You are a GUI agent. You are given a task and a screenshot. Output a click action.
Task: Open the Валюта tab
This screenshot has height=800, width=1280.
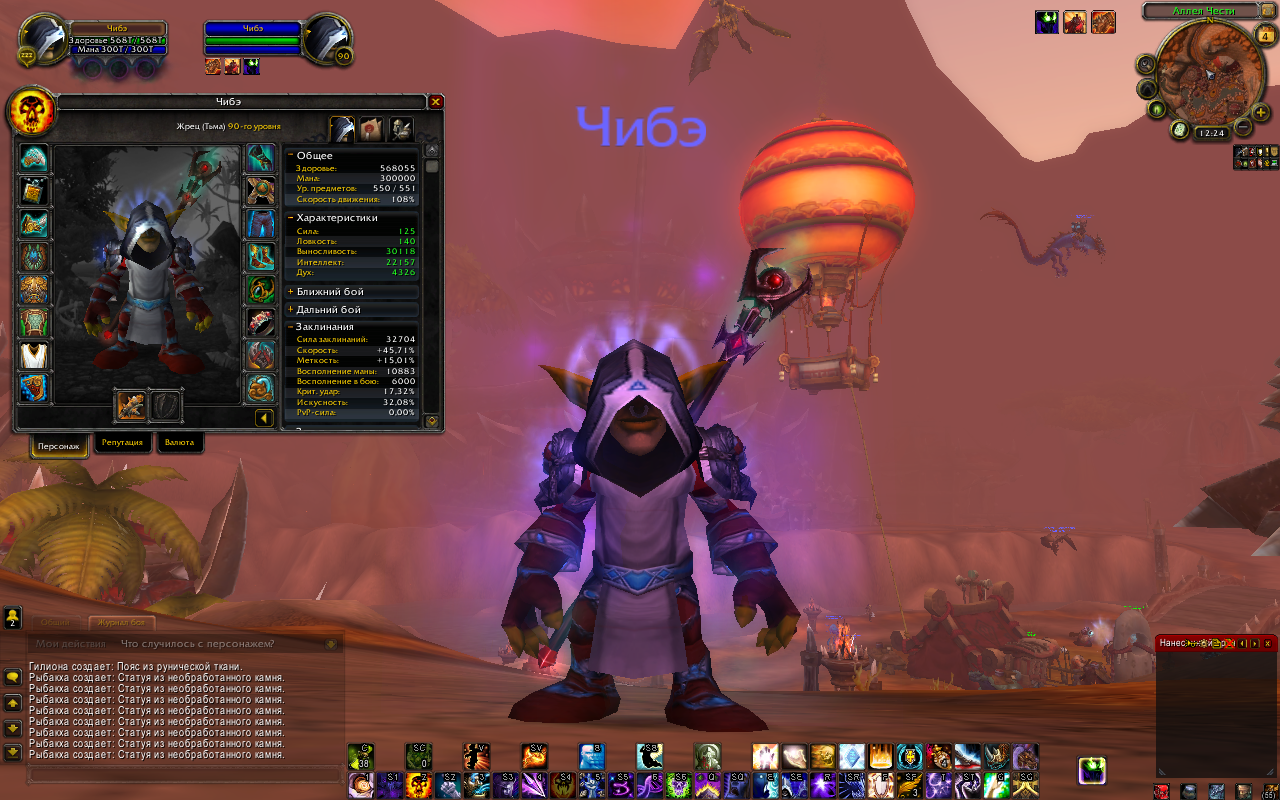tap(180, 442)
